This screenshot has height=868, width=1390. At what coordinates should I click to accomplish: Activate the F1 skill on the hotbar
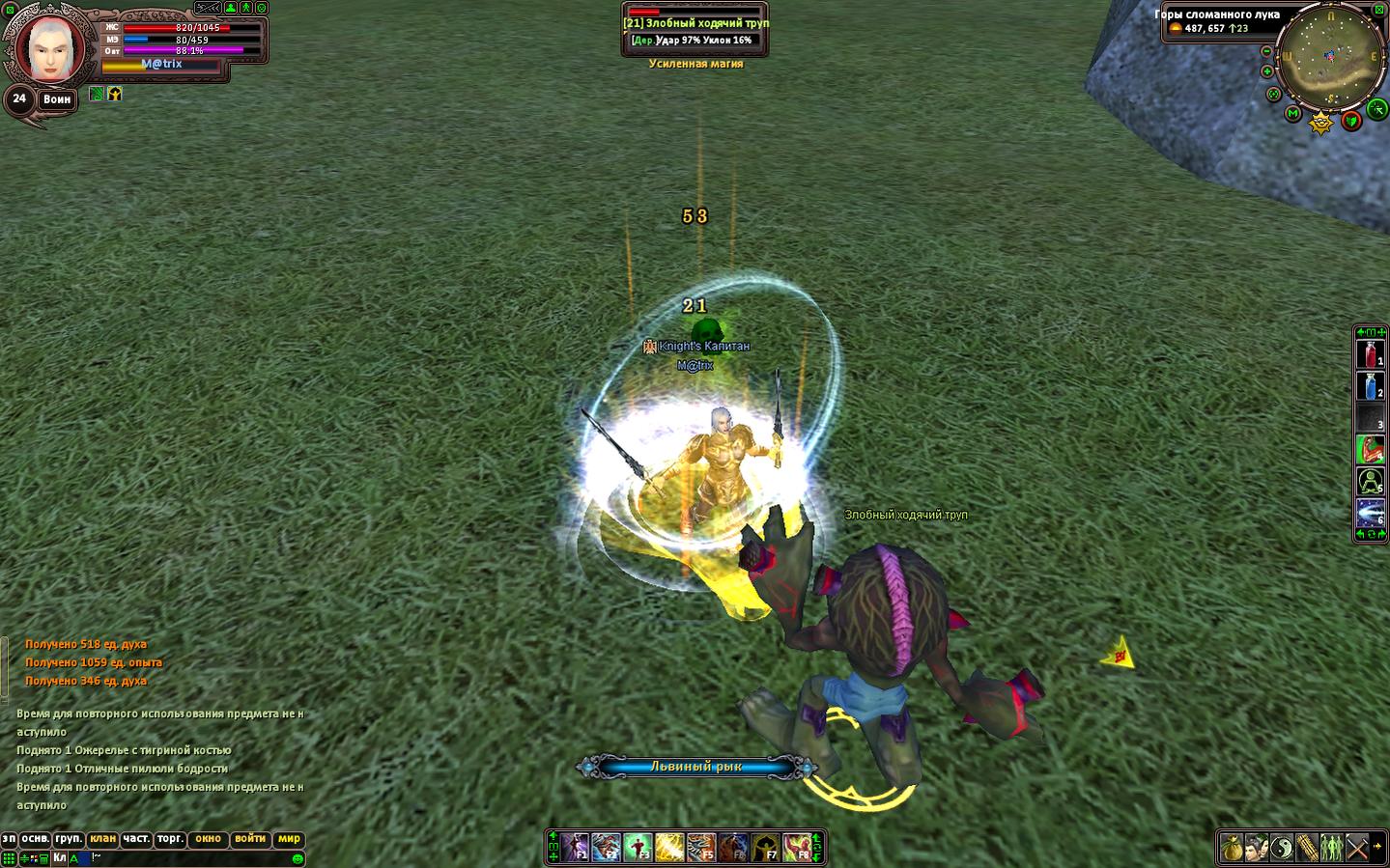tap(577, 848)
